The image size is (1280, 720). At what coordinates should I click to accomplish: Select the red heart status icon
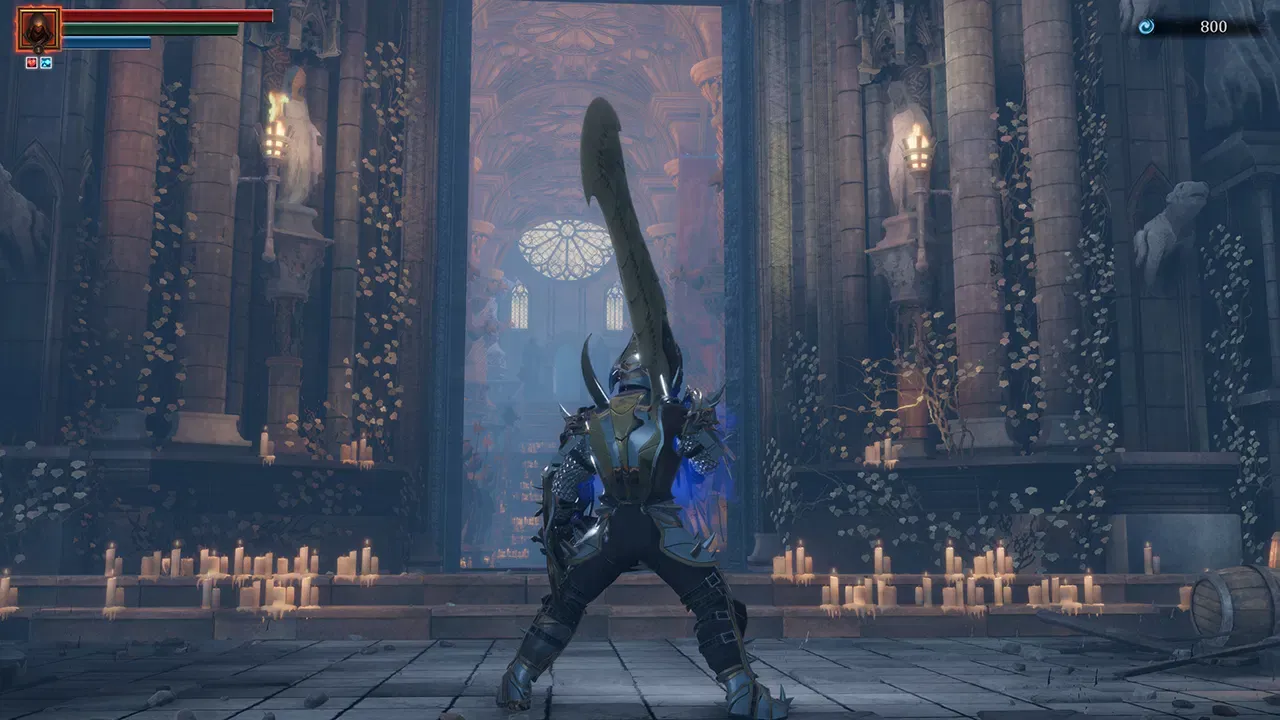32,62
